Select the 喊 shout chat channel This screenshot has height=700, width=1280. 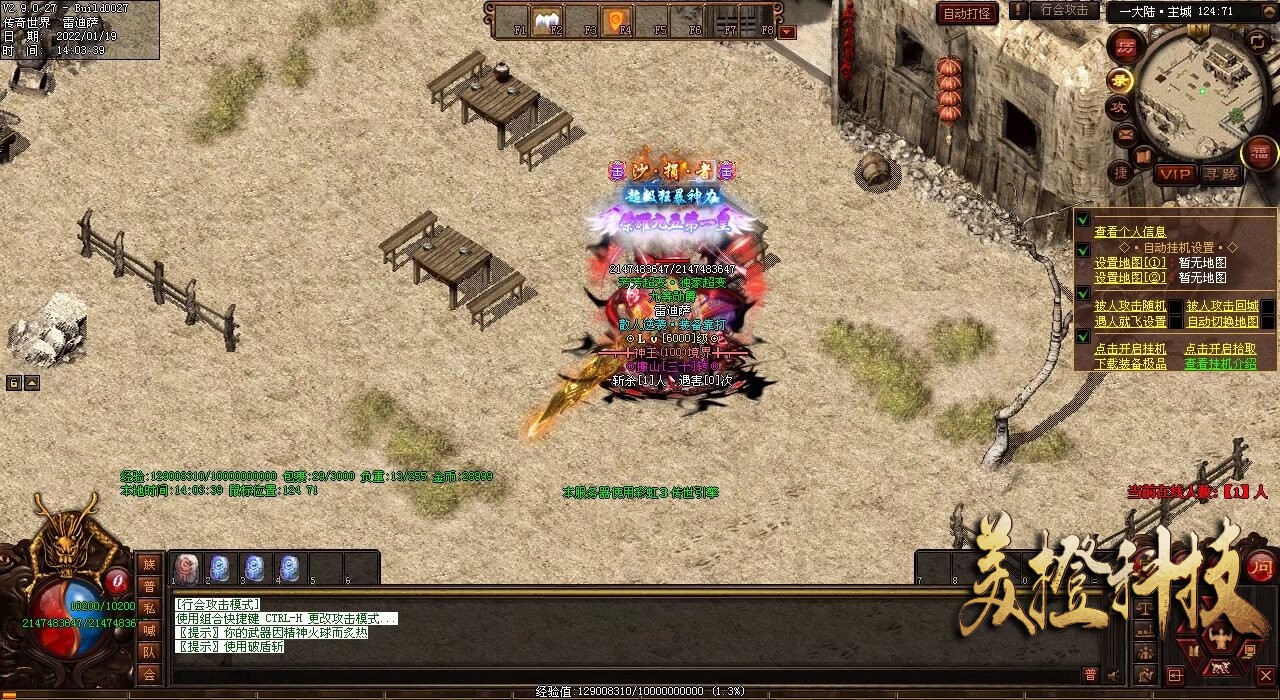tap(149, 630)
